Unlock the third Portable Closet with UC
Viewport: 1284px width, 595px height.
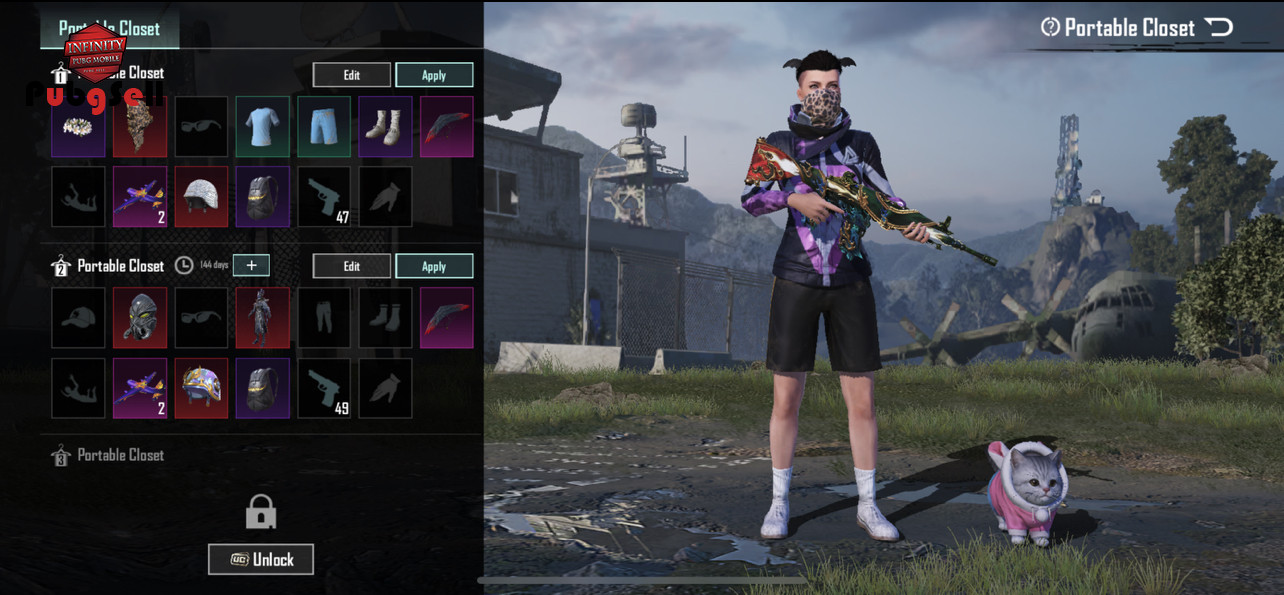pos(261,559)
